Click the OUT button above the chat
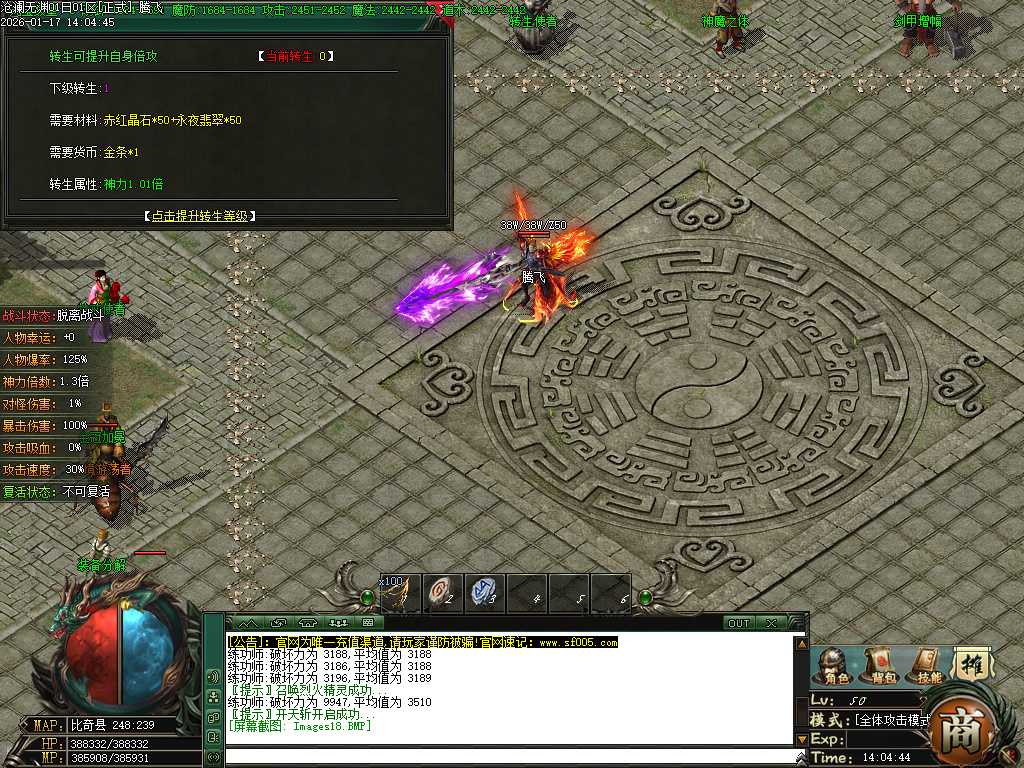The width and height of the screenshot is (1024, 768). [738, 623]
